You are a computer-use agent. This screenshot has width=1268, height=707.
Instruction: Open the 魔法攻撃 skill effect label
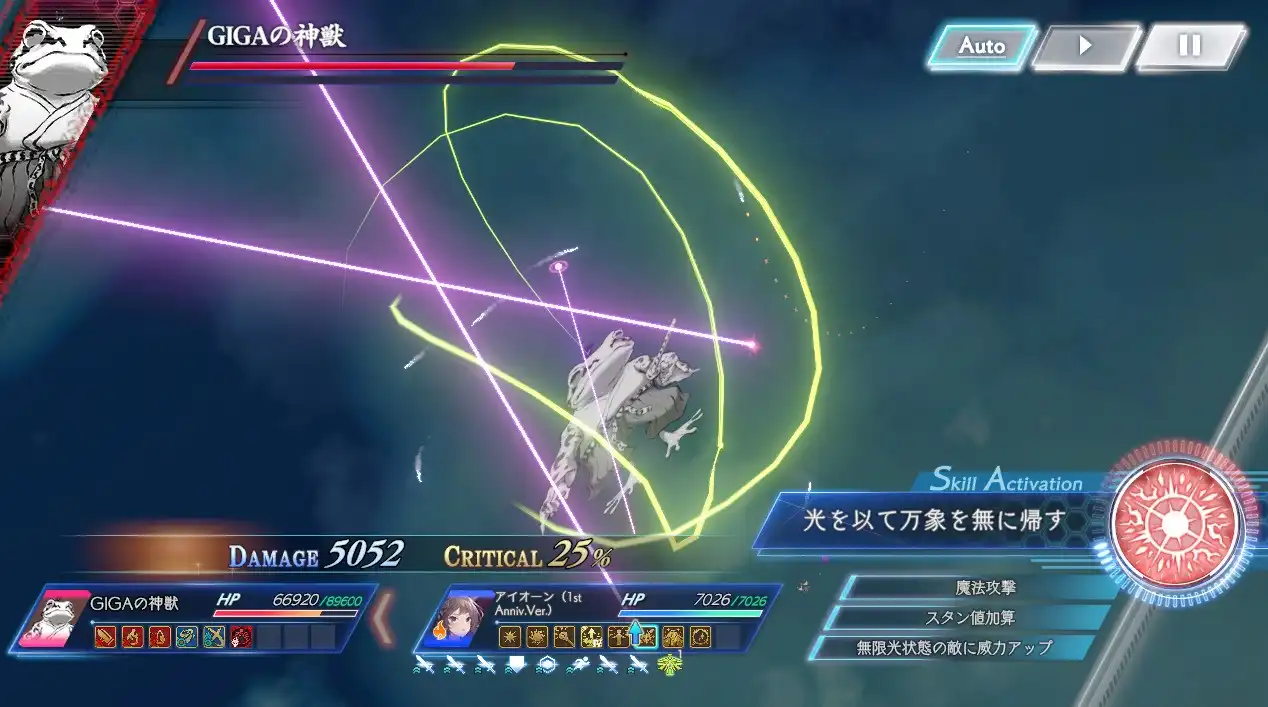pyautogui.click(x=985, y=588)
